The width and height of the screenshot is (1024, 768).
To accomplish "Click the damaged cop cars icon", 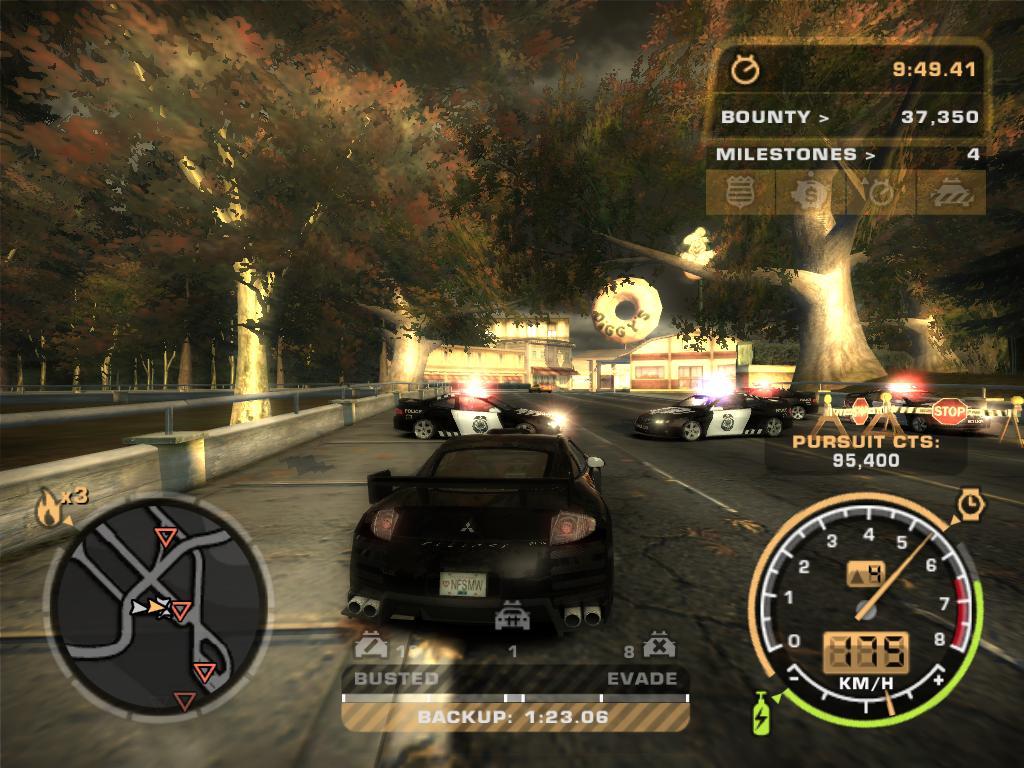I will coord(370,646).
